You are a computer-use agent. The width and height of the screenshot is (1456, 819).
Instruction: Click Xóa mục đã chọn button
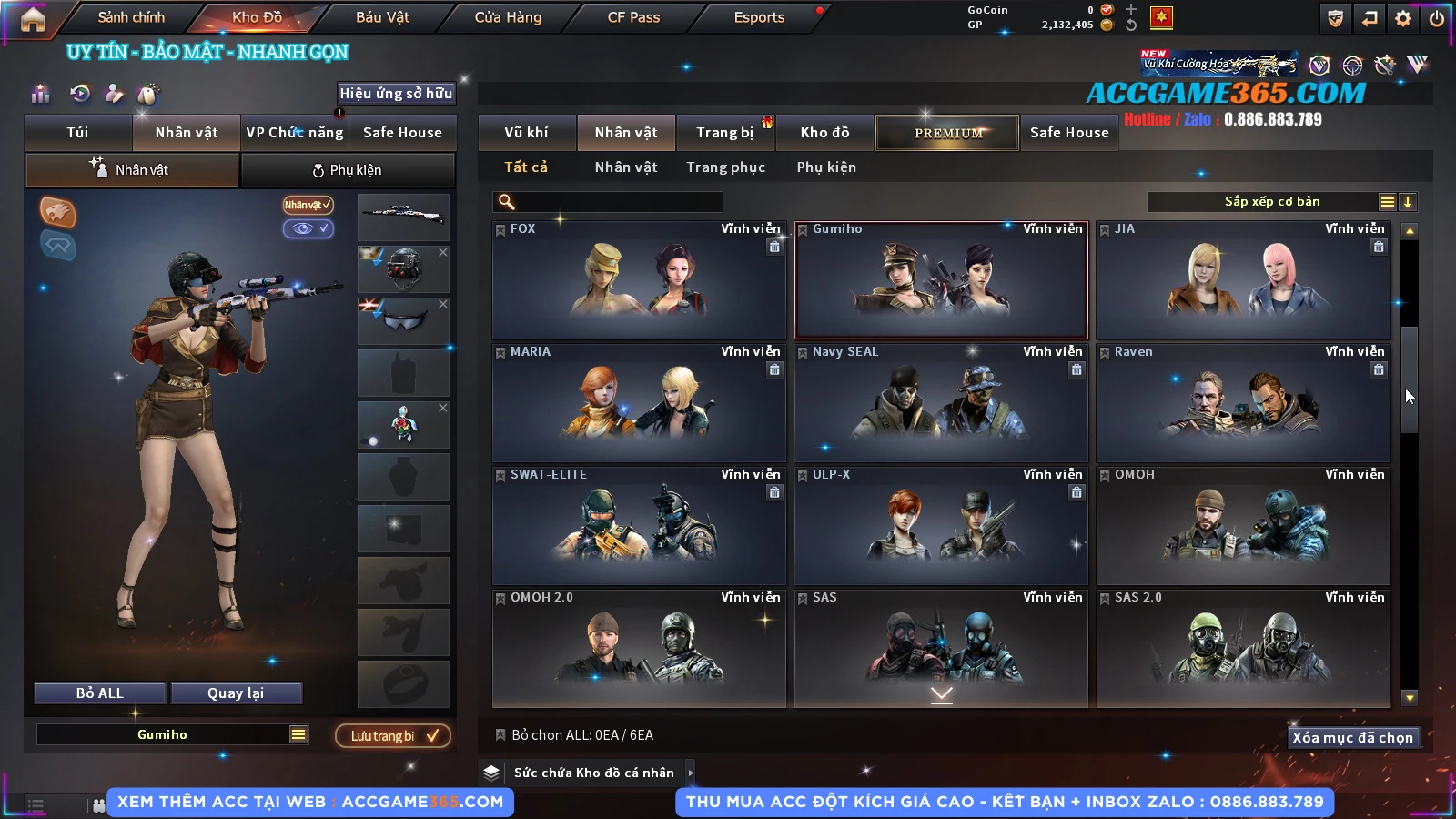click(x=1352, y=738)
